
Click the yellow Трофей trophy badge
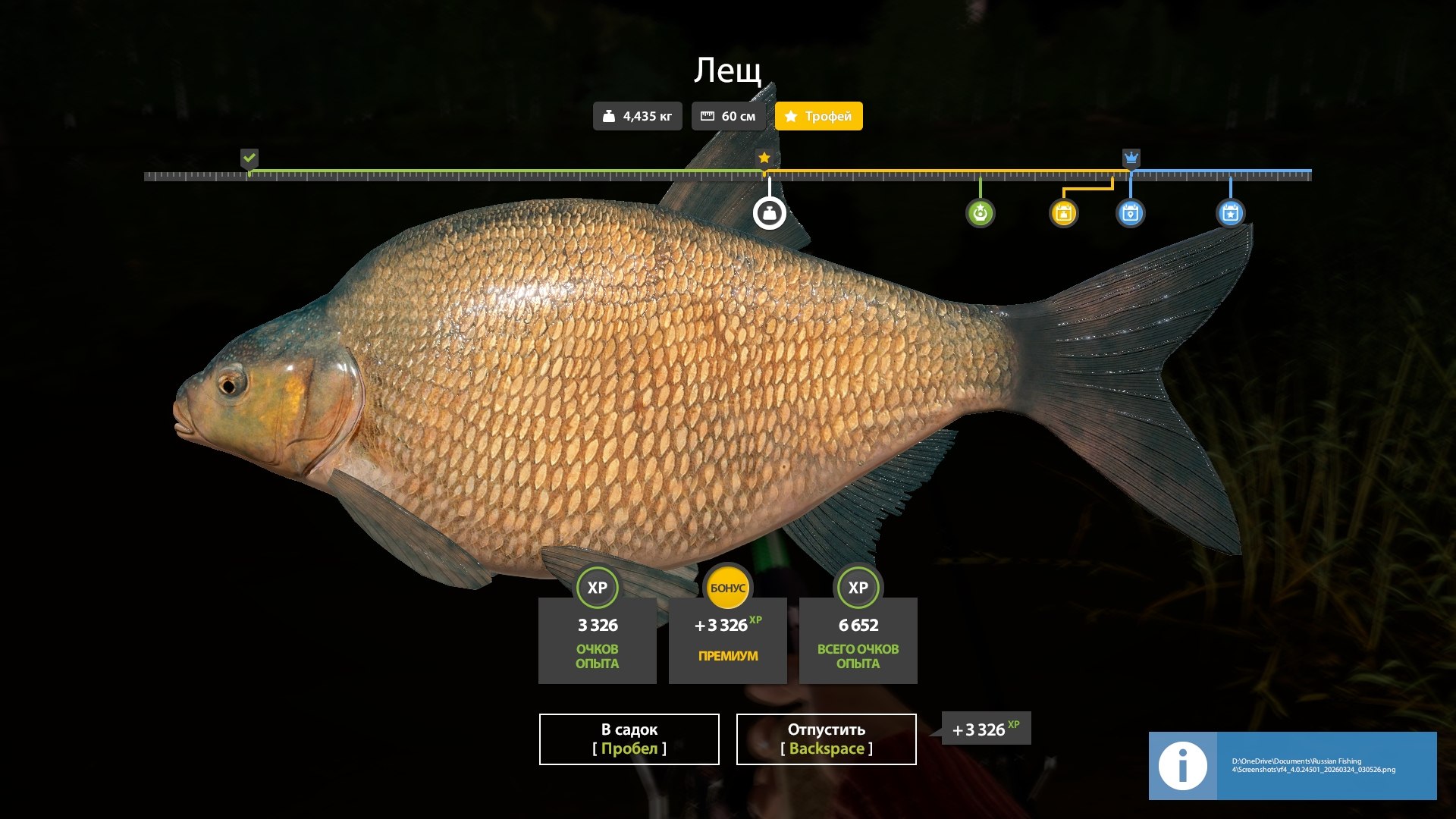click(x=818, y=116)
